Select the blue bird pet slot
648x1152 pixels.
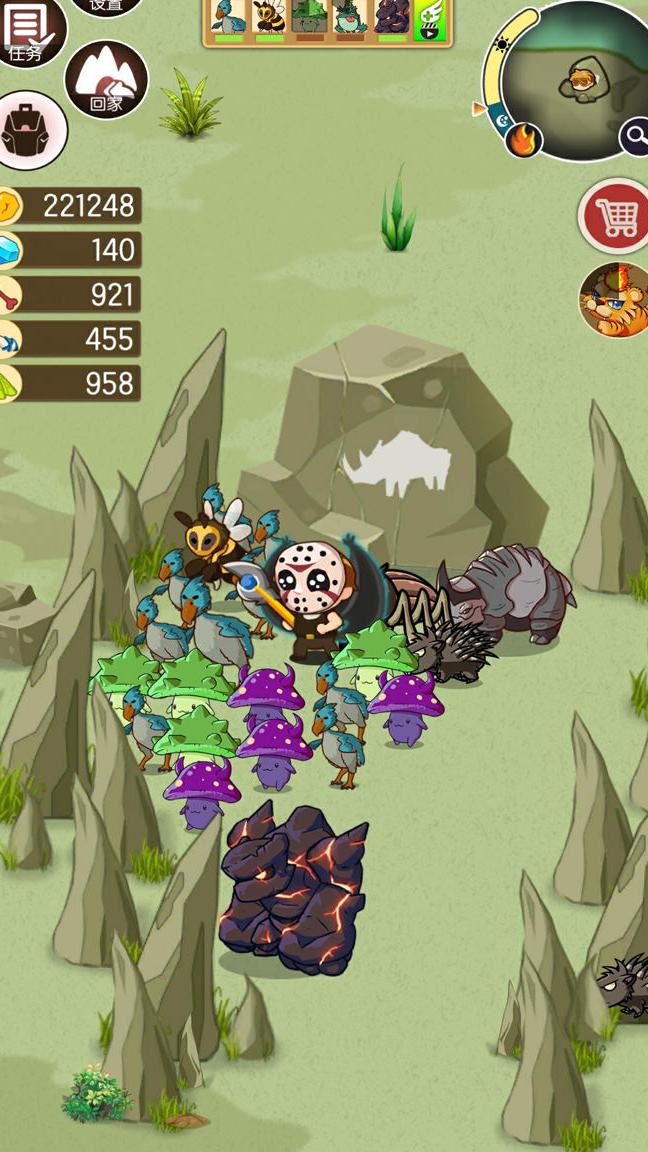(229, 19)
